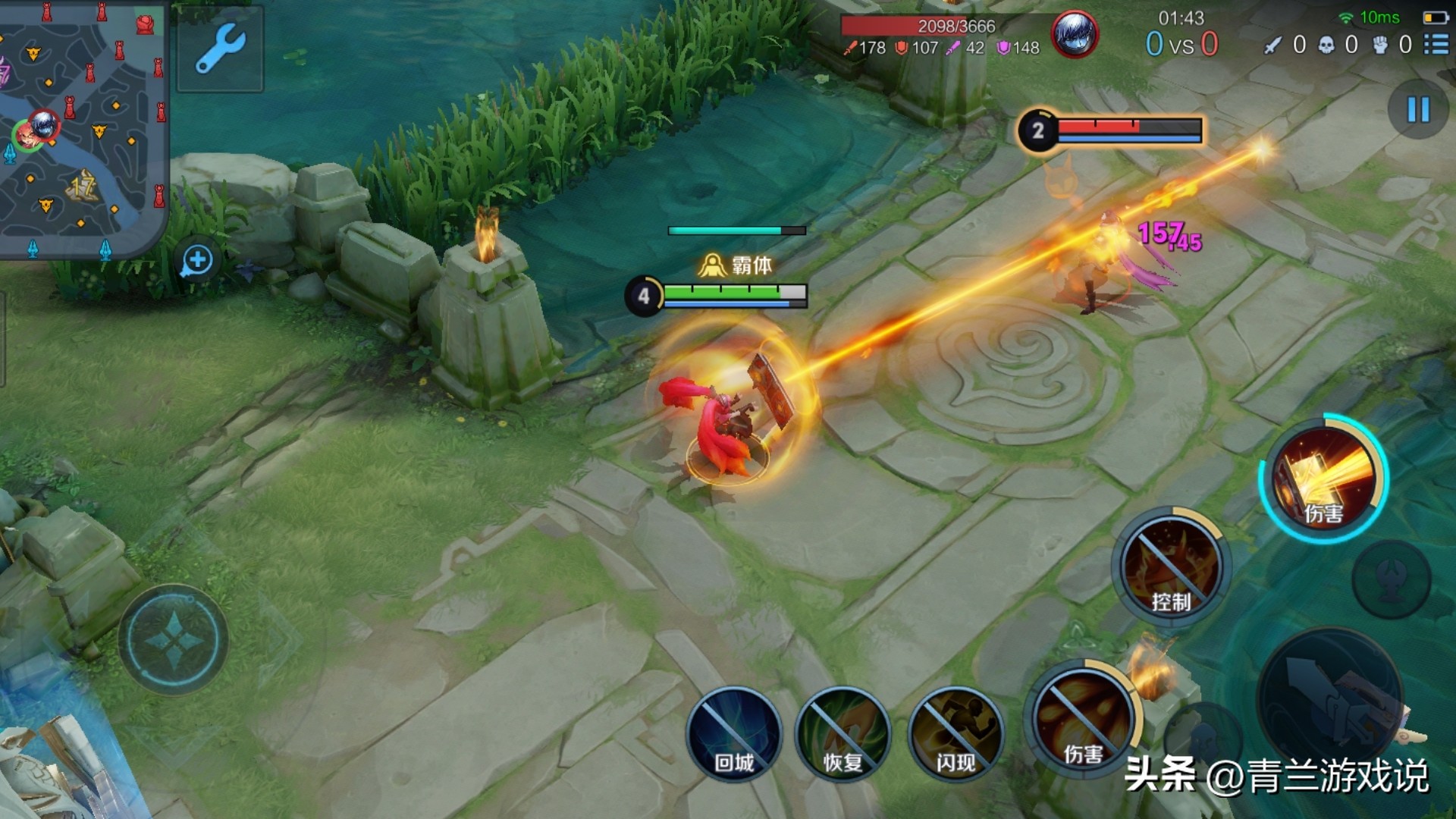
Task: Activate the 控制 crowd-control skill
Action: (x=1170, y=567)
